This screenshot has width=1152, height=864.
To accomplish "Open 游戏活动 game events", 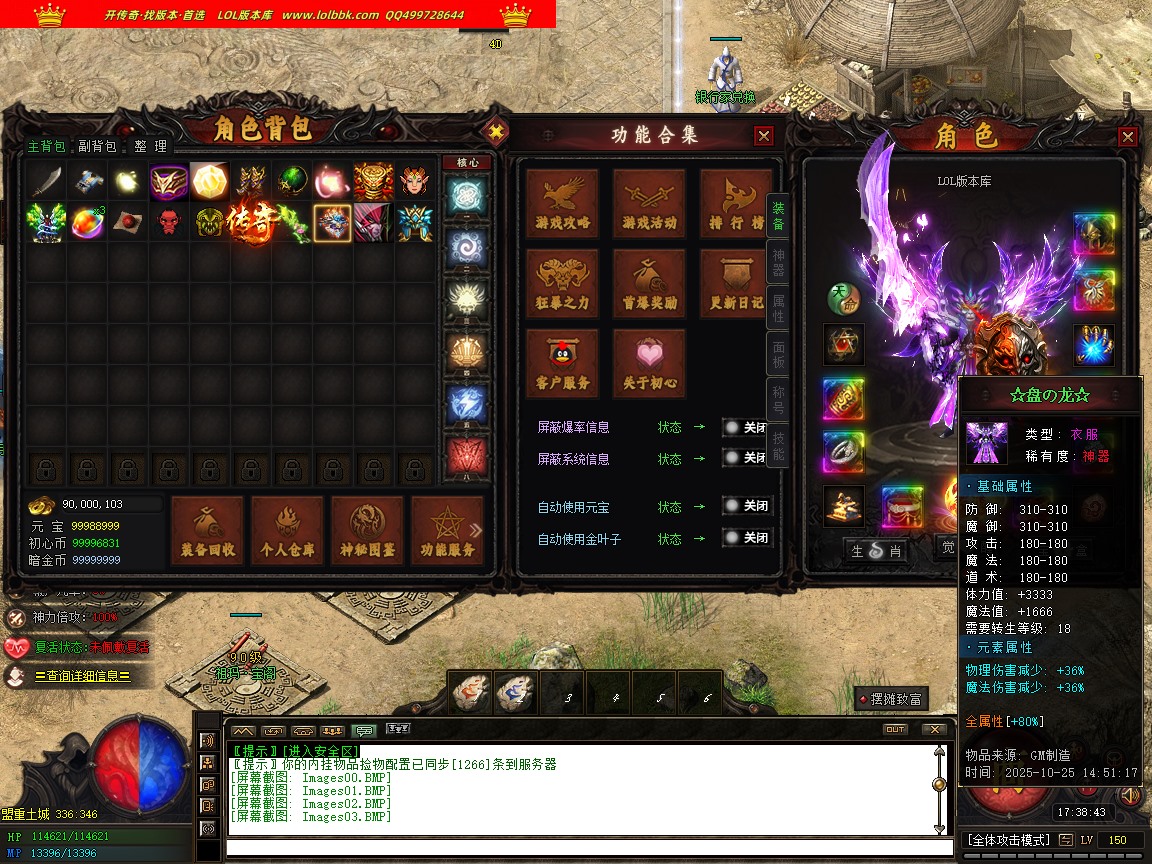I will pos(649,203).
